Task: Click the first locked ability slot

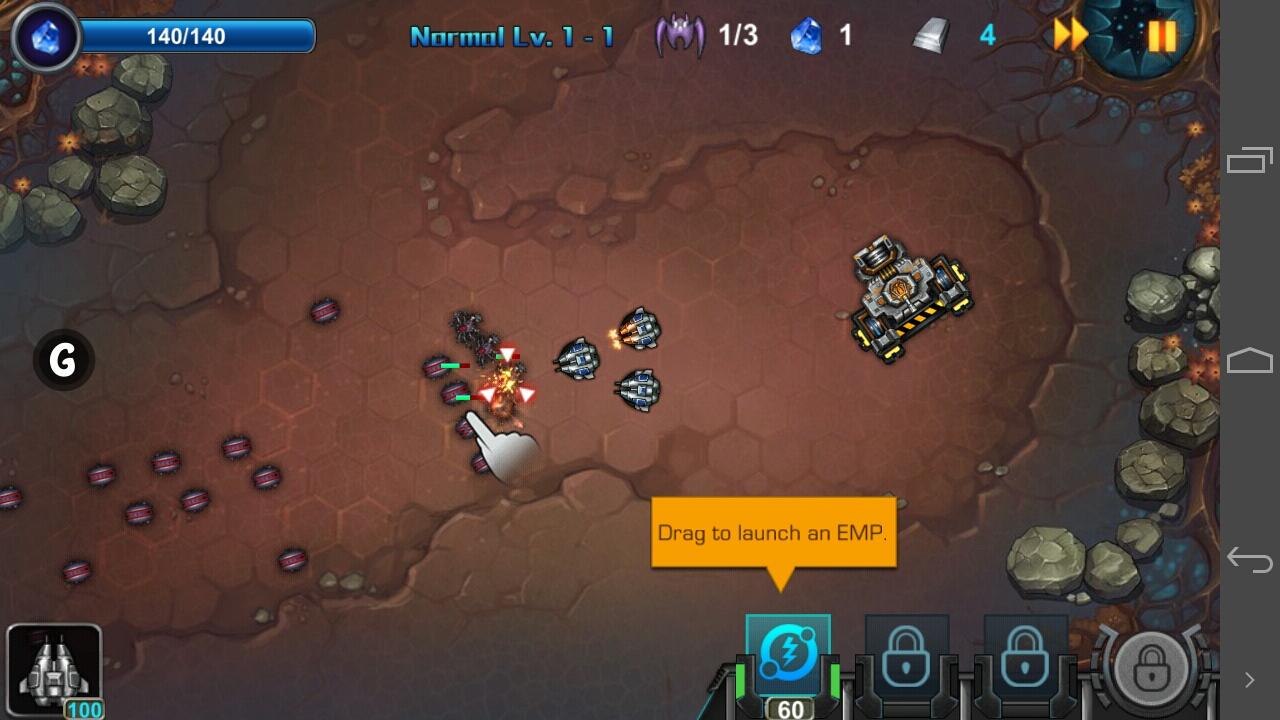Action: coord(906,656)
